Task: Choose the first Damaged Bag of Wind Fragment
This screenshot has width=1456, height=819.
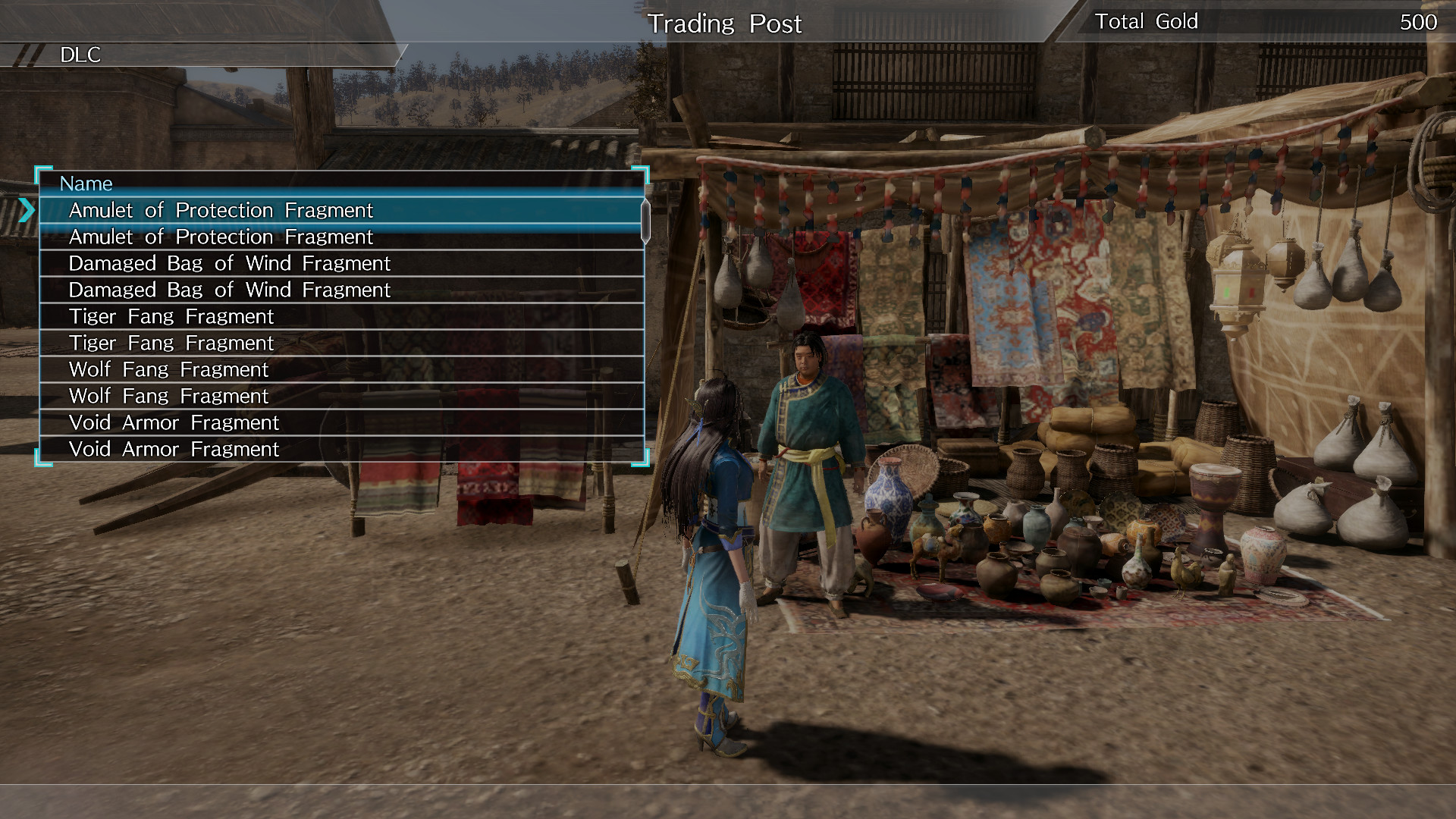Action: point(230,263)
